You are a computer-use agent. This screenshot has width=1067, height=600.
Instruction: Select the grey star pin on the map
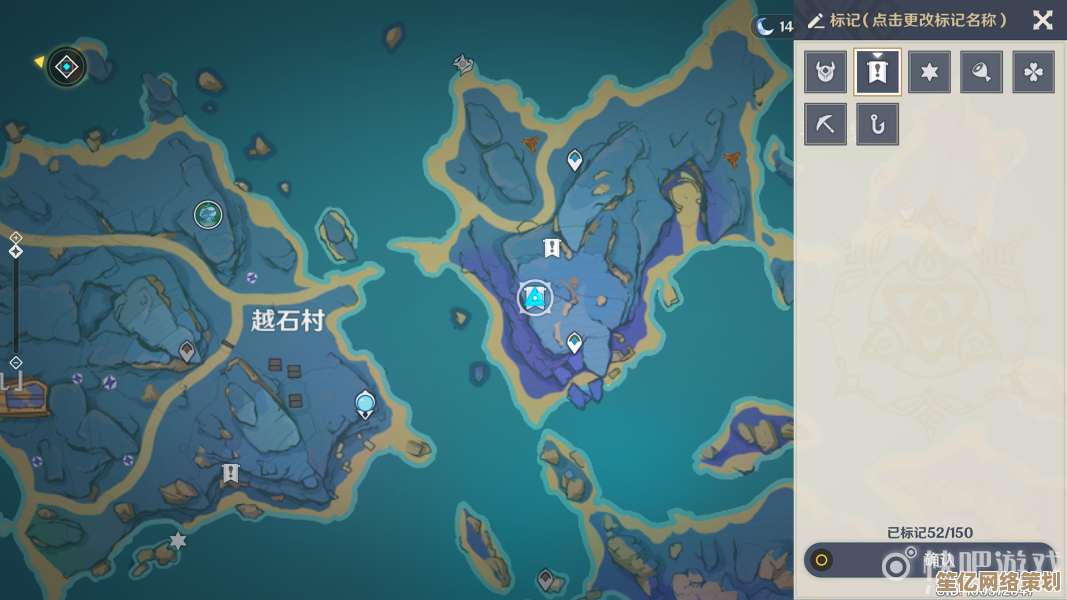(178, 541)
